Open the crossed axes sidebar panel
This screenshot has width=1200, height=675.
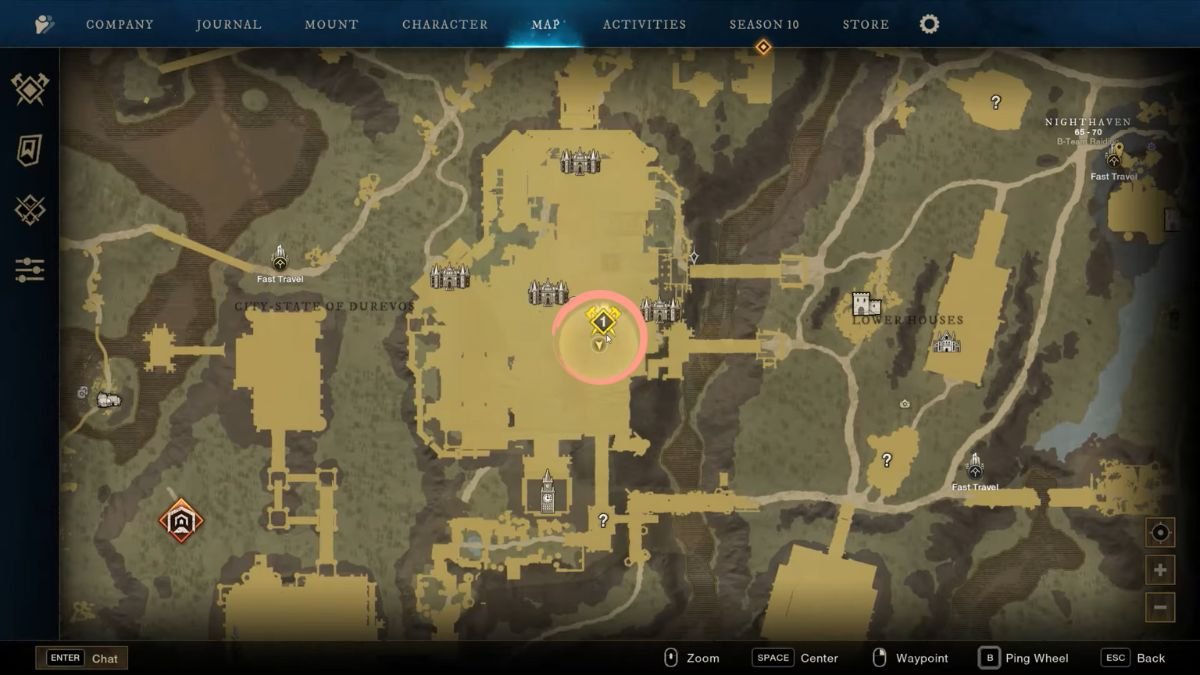click(x=30, y=90)
